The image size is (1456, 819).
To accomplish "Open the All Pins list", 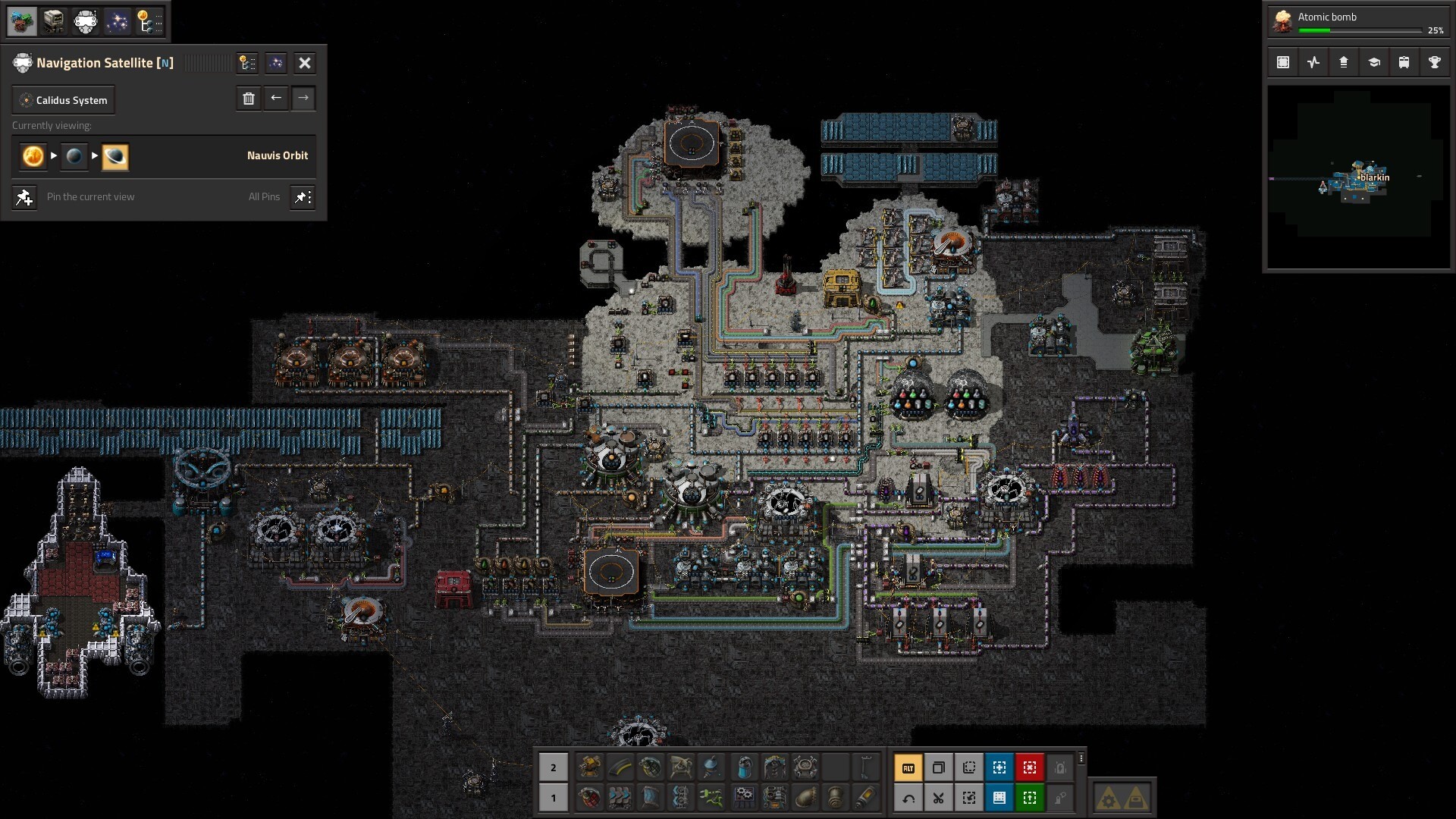I will [264, 197].
